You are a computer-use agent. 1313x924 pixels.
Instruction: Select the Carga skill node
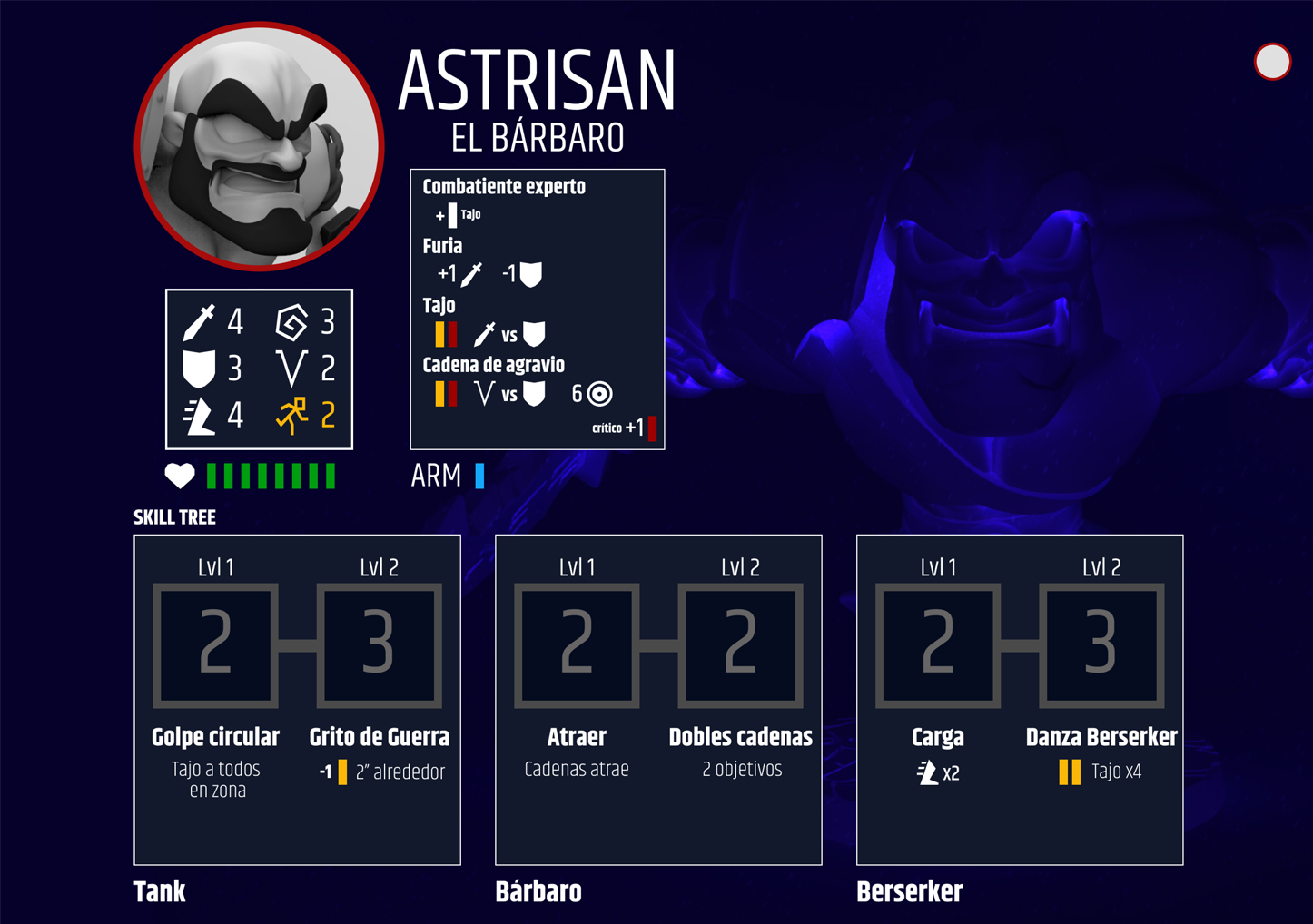[x=938, y=645]
